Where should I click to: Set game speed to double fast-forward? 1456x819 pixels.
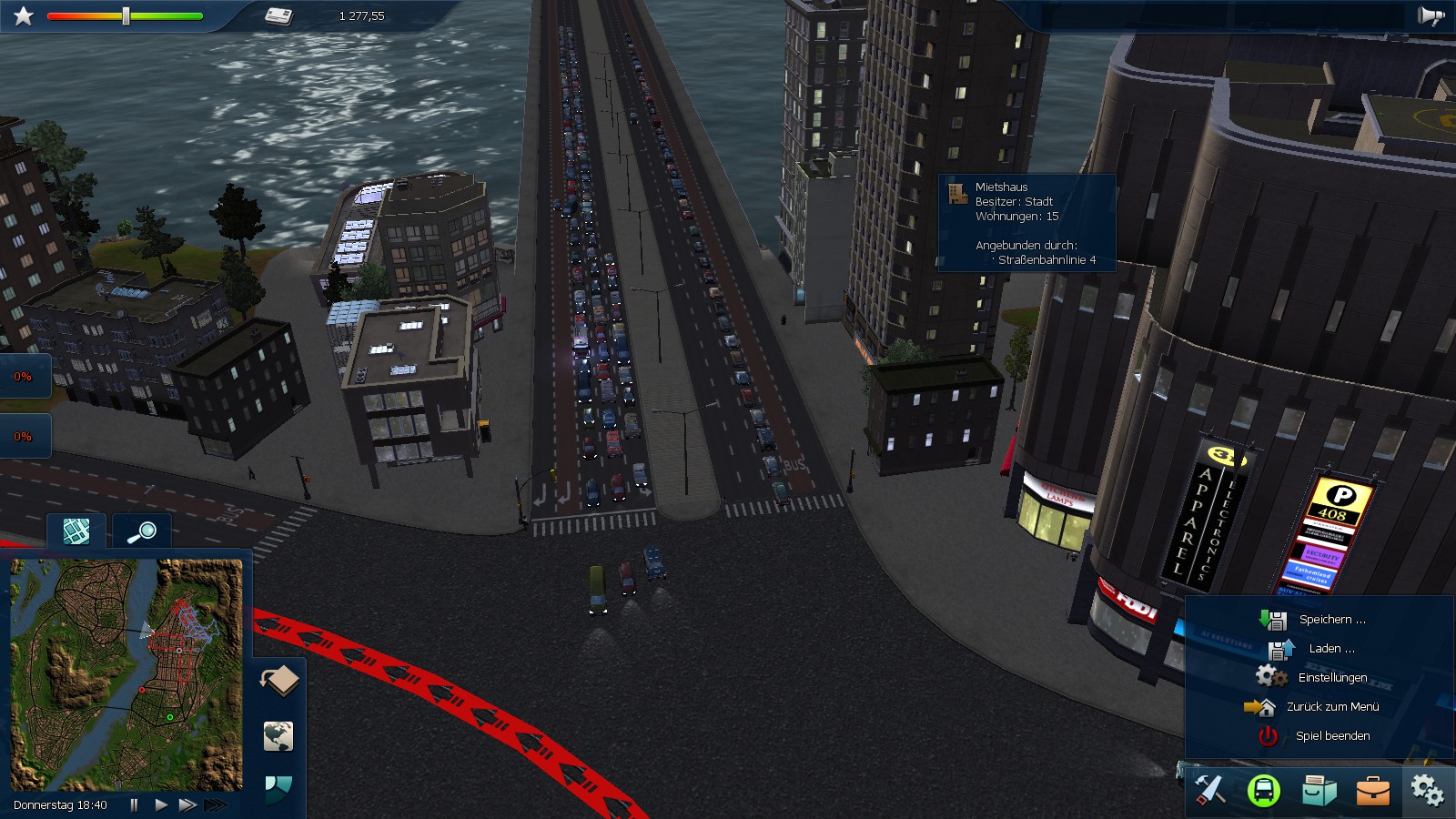187,804
